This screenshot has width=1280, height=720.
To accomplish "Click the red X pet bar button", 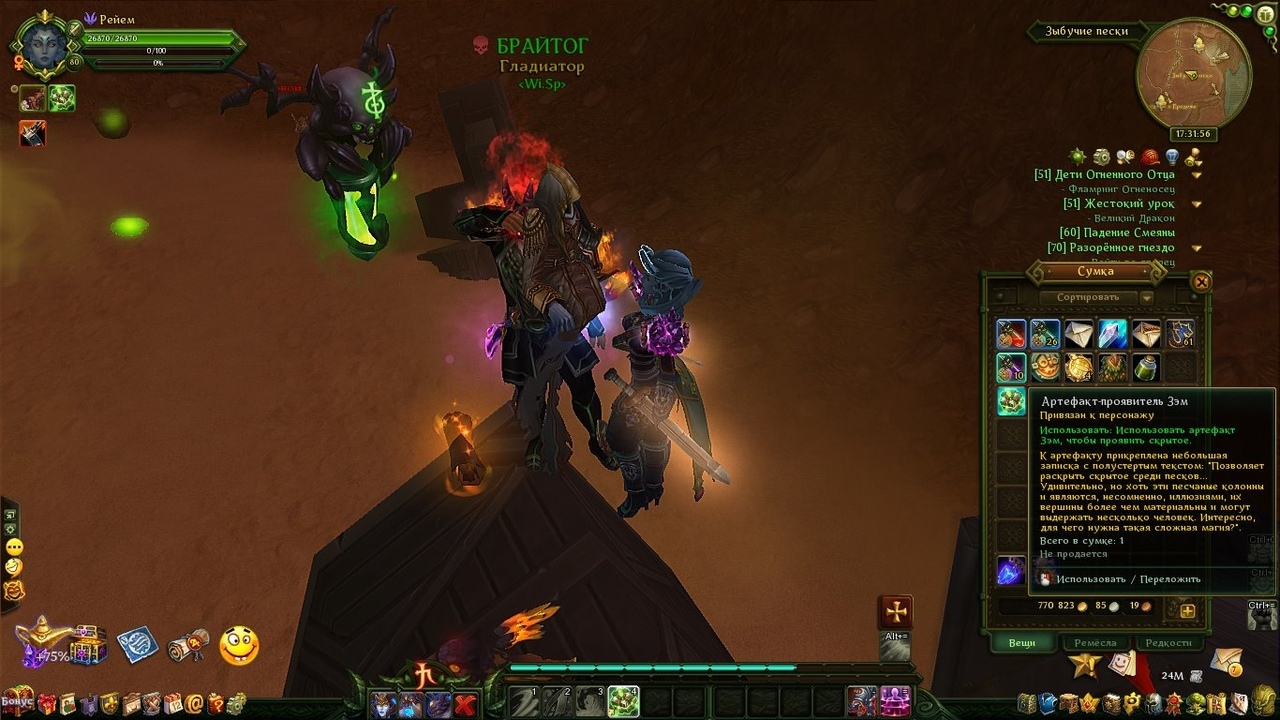I will click(465, 705).
